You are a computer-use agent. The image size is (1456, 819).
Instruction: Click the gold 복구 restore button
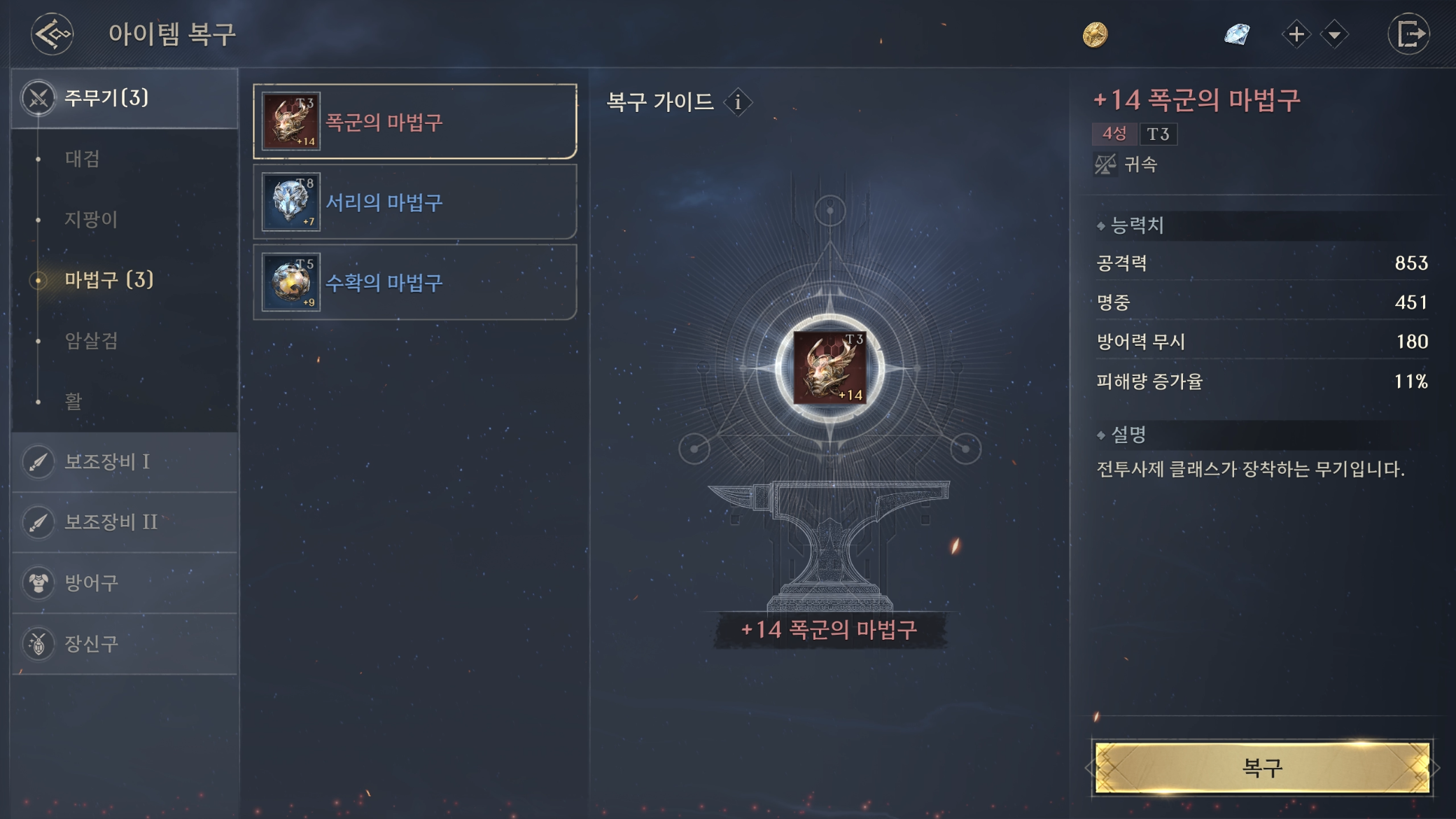coord(1262,768)
